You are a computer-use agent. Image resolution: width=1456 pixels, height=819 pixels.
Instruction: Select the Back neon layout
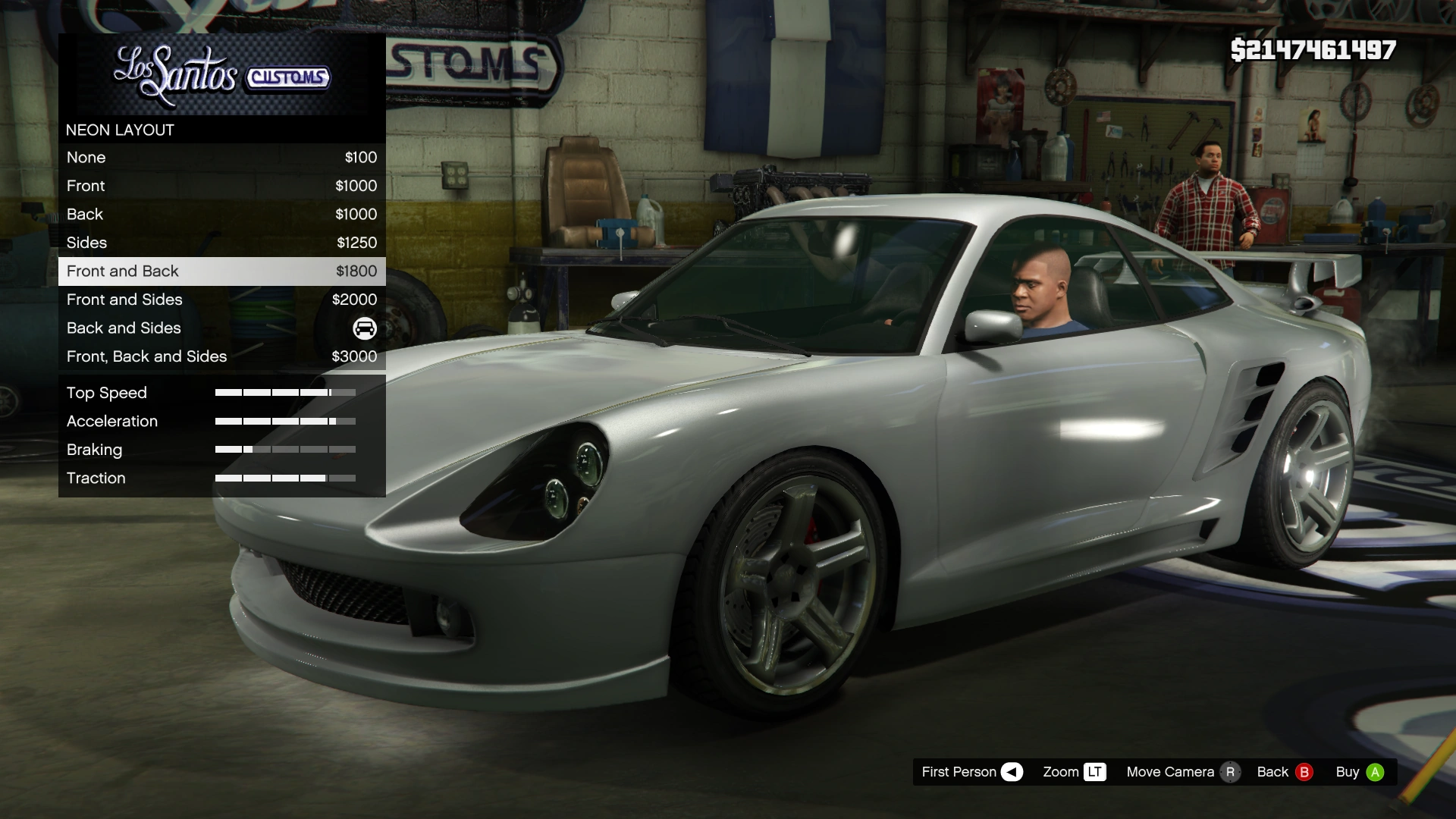pyautogui.click(x=221, y=215)
